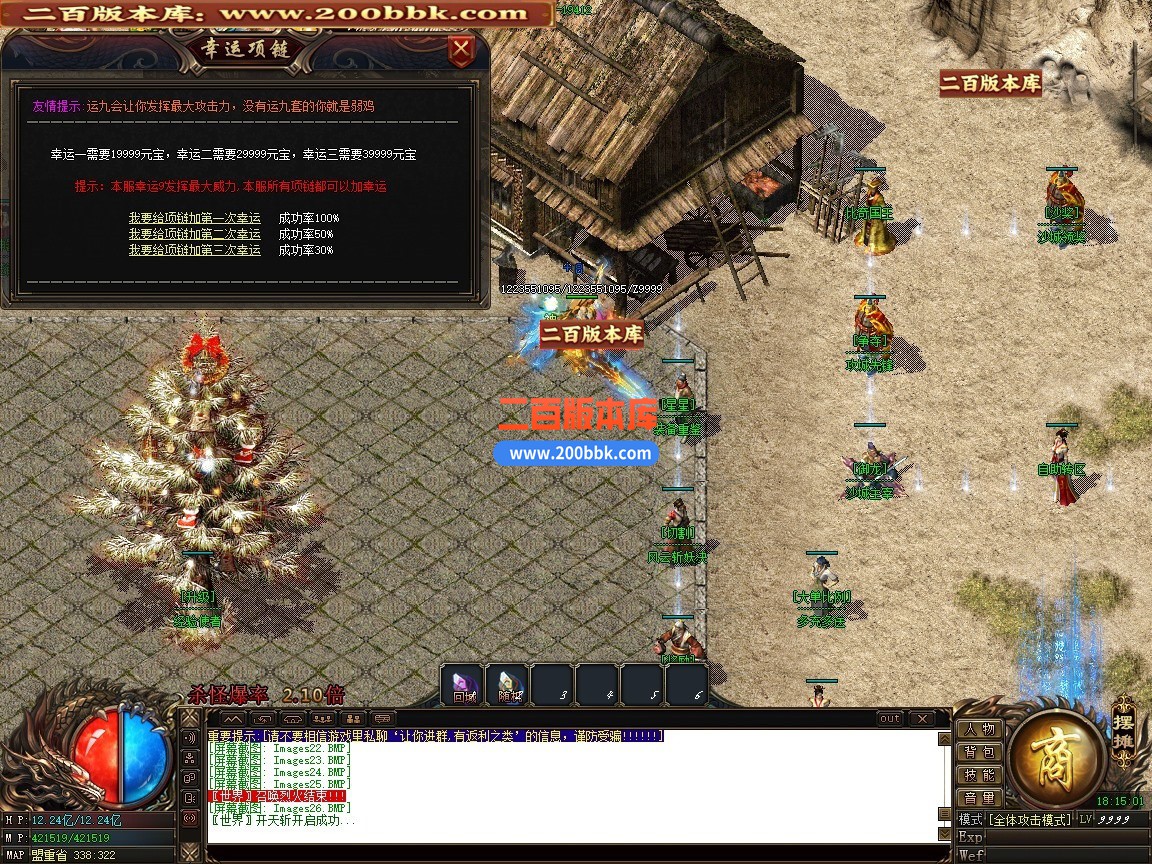Choose 我要给项链加第一次幸运 option
Image resolution: width=1152 pixels, height=864 pixels.
(194, 218)
